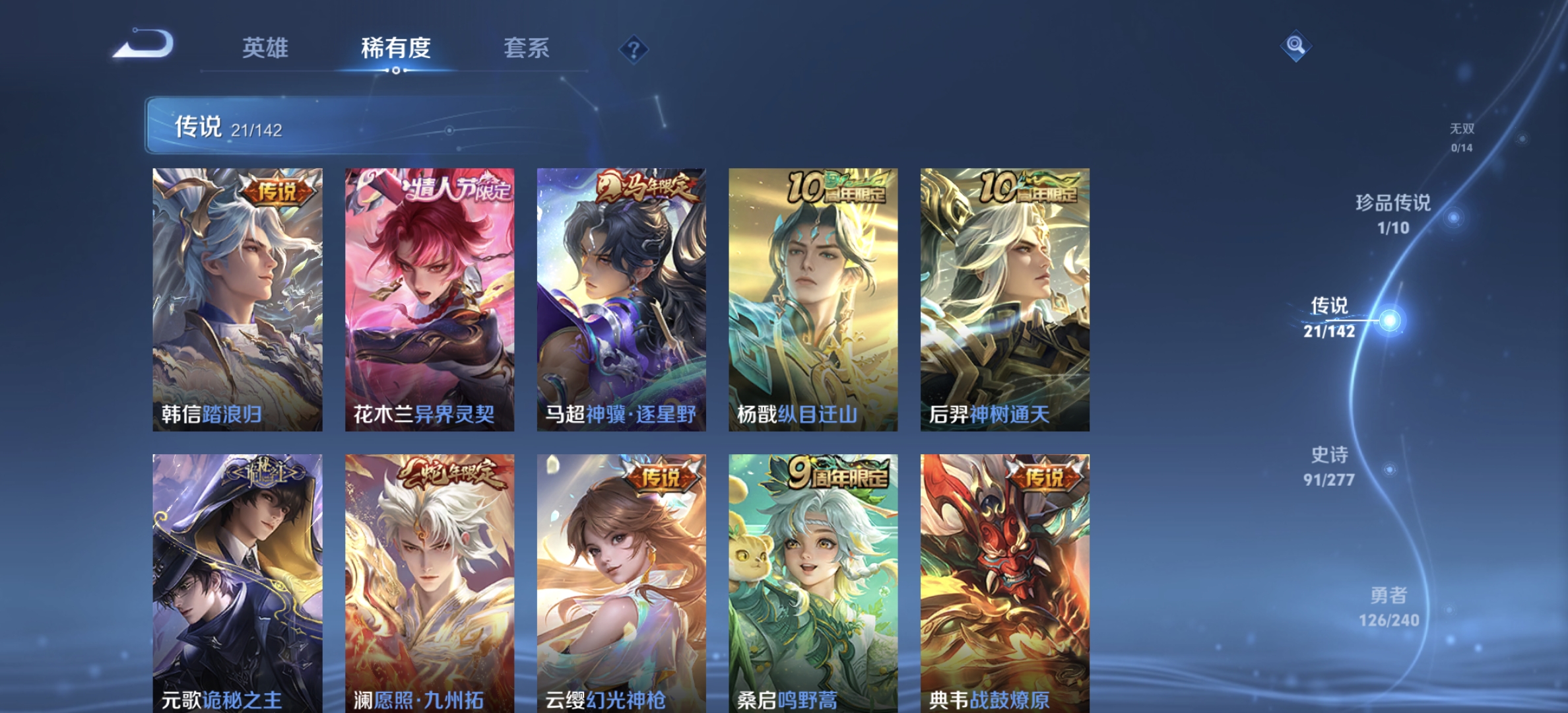
Task: Click the 马年限定 badge on 马超's card
Action: point(647,188)
